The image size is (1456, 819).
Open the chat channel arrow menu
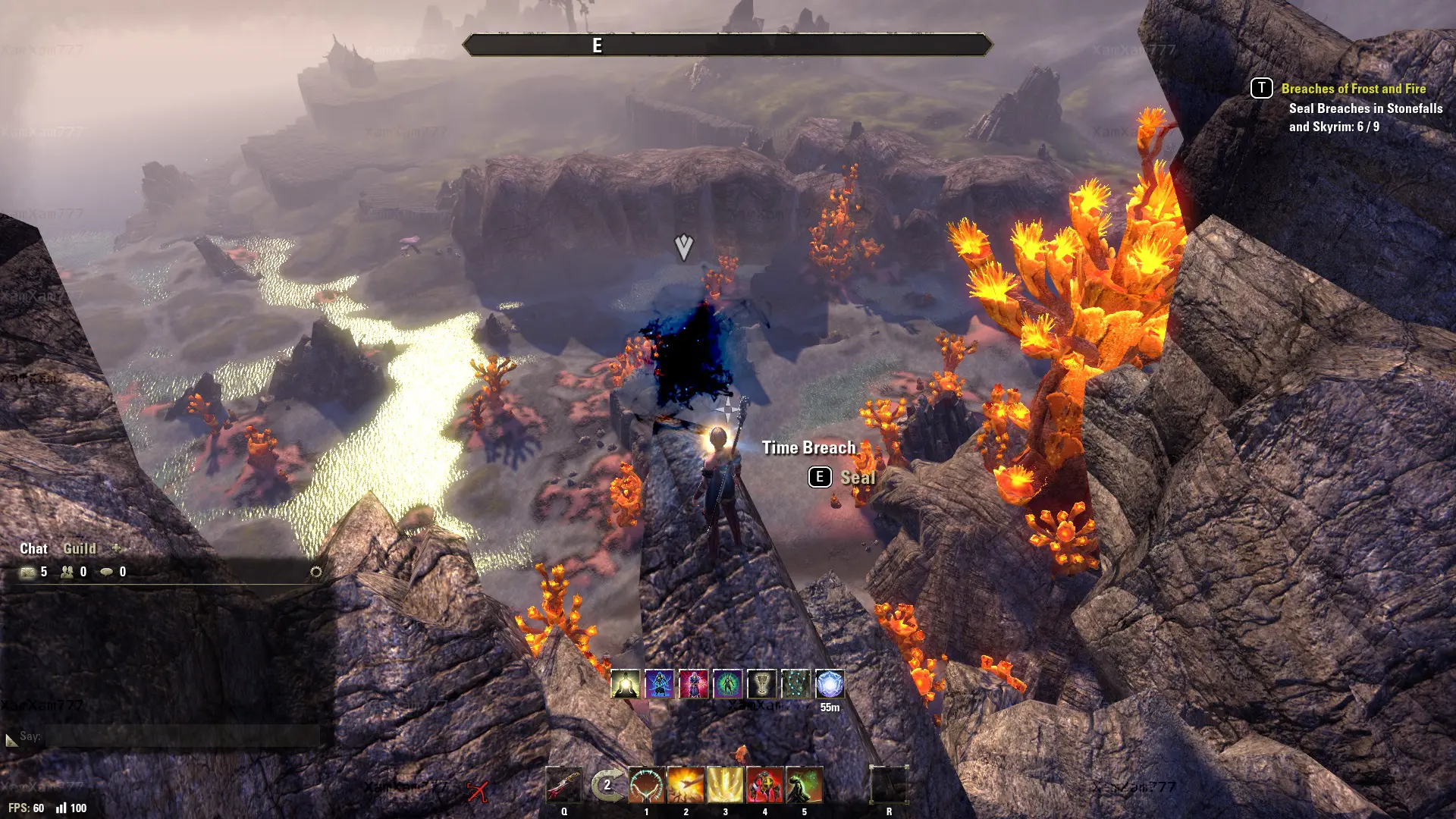click(x=11, y=739)
